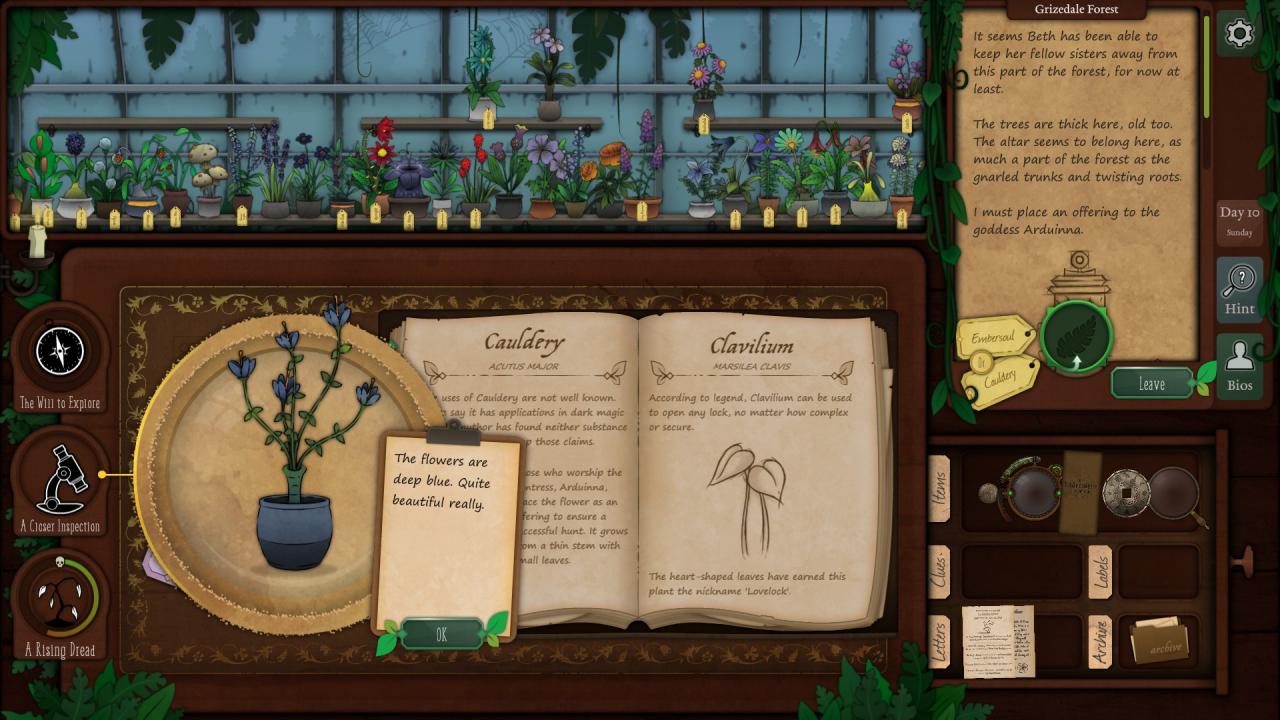Open The Will to Explore compass
The width and height of the screenshot is (1280, 720).
click(59, 350)
